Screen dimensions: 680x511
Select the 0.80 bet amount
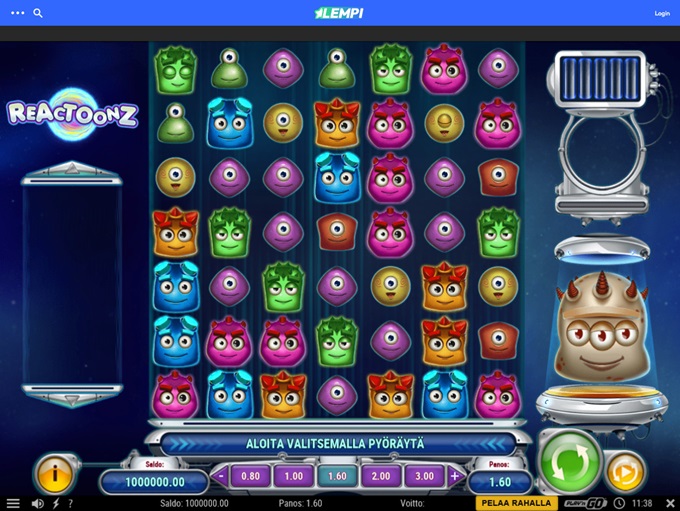(250, 476)
